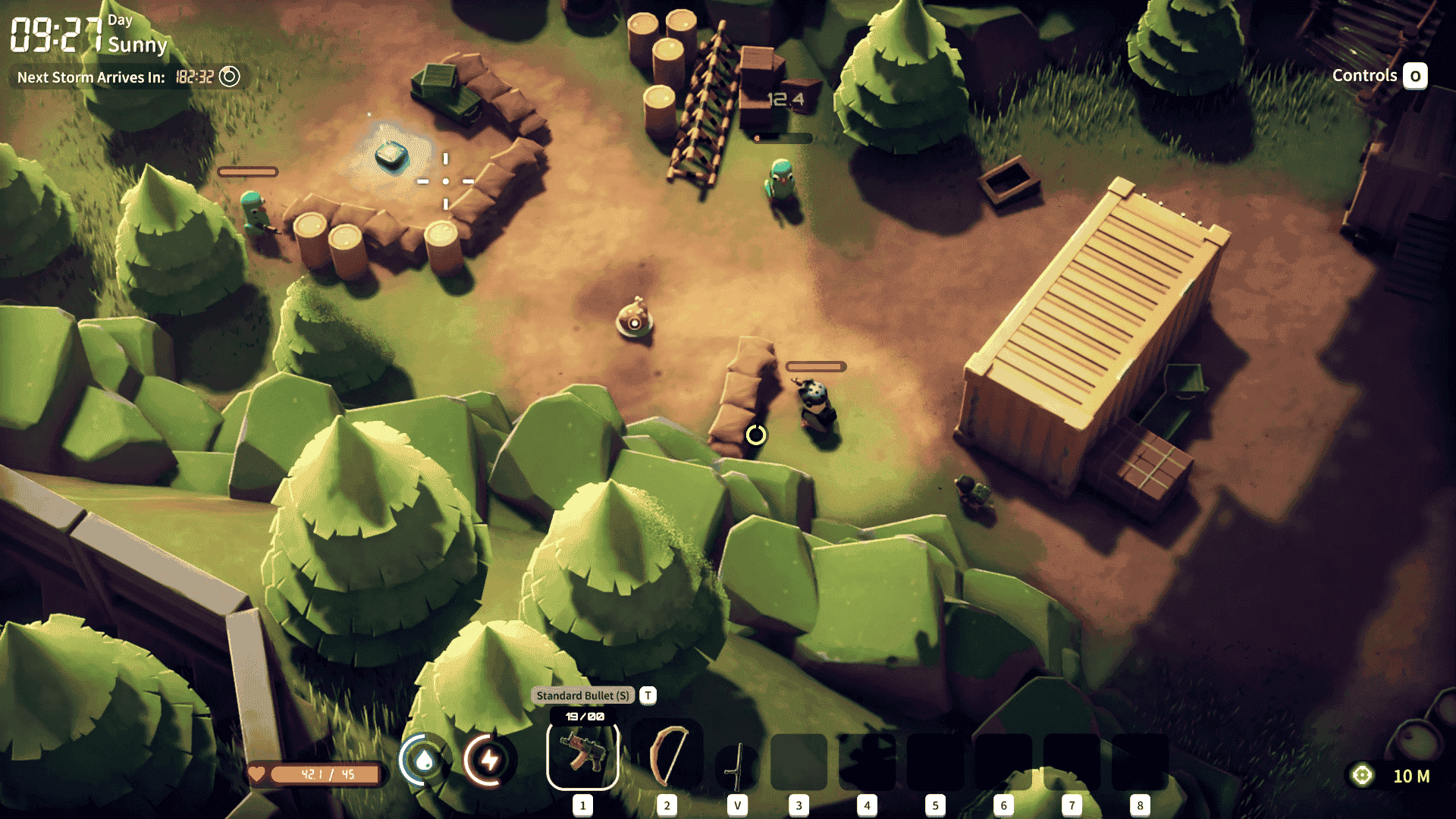This screenshot has width=1456, height=819.
Task: Click the Standard Bullet (S) ammo label
Action: click(582, 695)
